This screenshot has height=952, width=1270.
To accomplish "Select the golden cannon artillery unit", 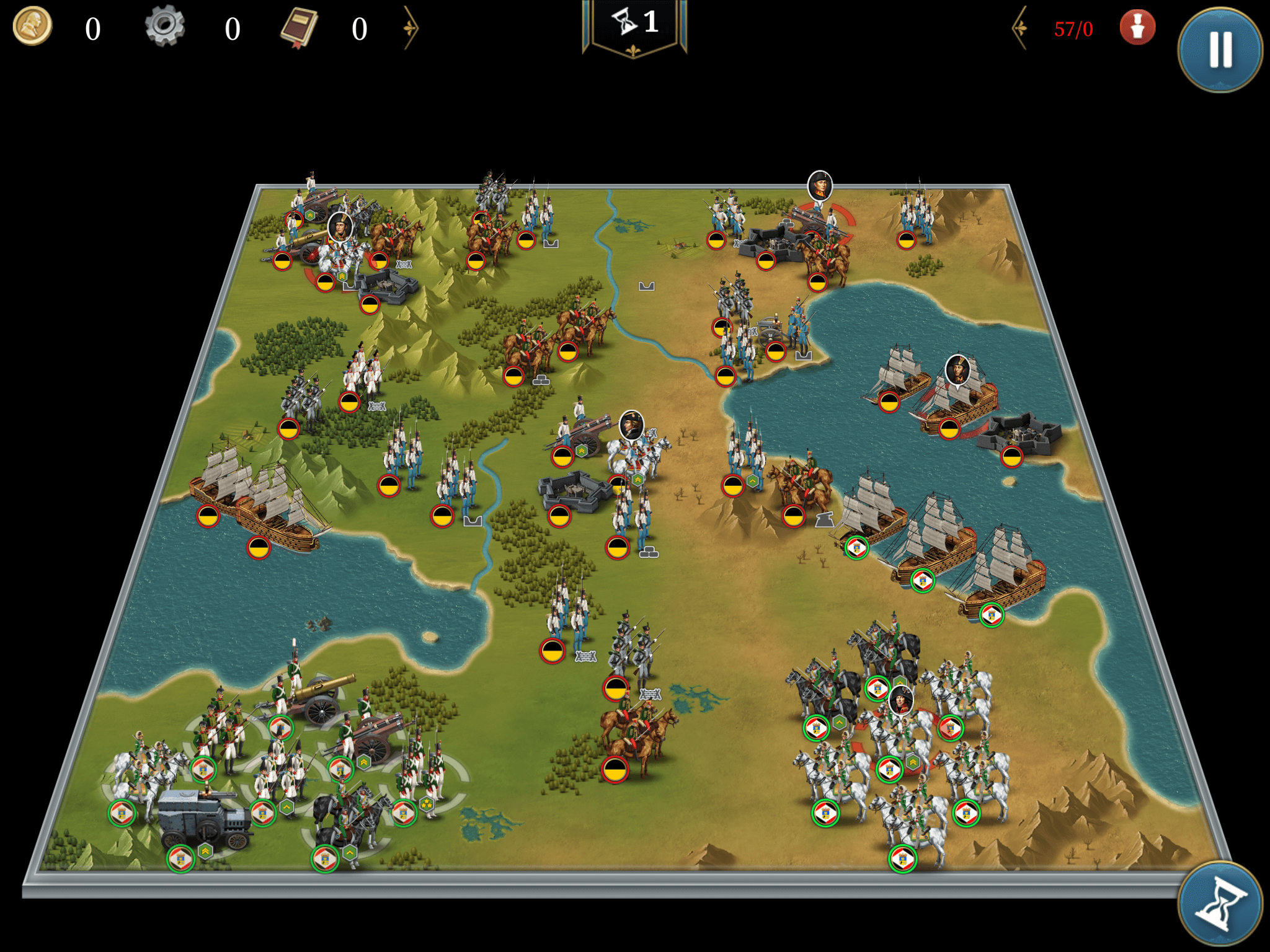I will 316,697.
